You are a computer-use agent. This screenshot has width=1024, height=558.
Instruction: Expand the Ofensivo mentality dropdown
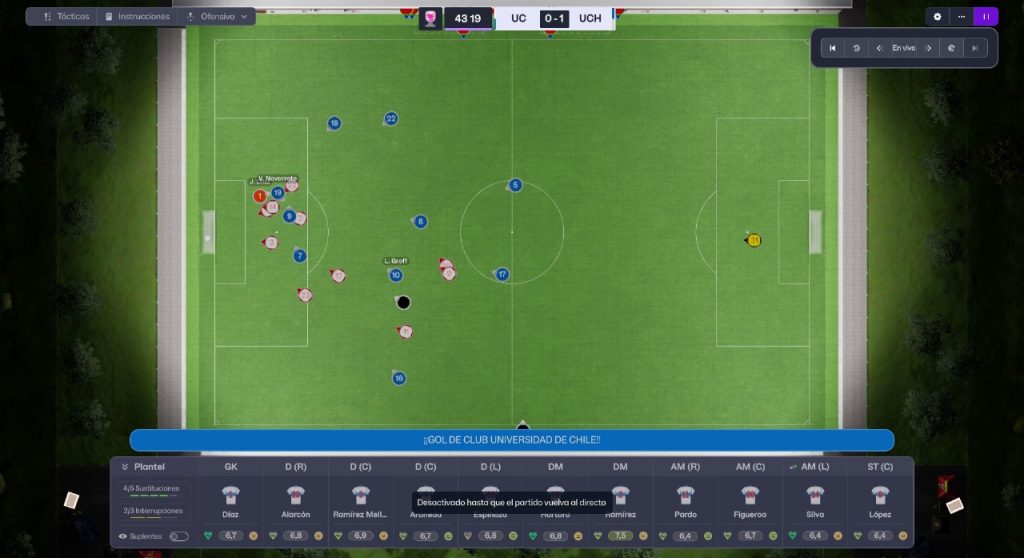(x=217, y=17)
